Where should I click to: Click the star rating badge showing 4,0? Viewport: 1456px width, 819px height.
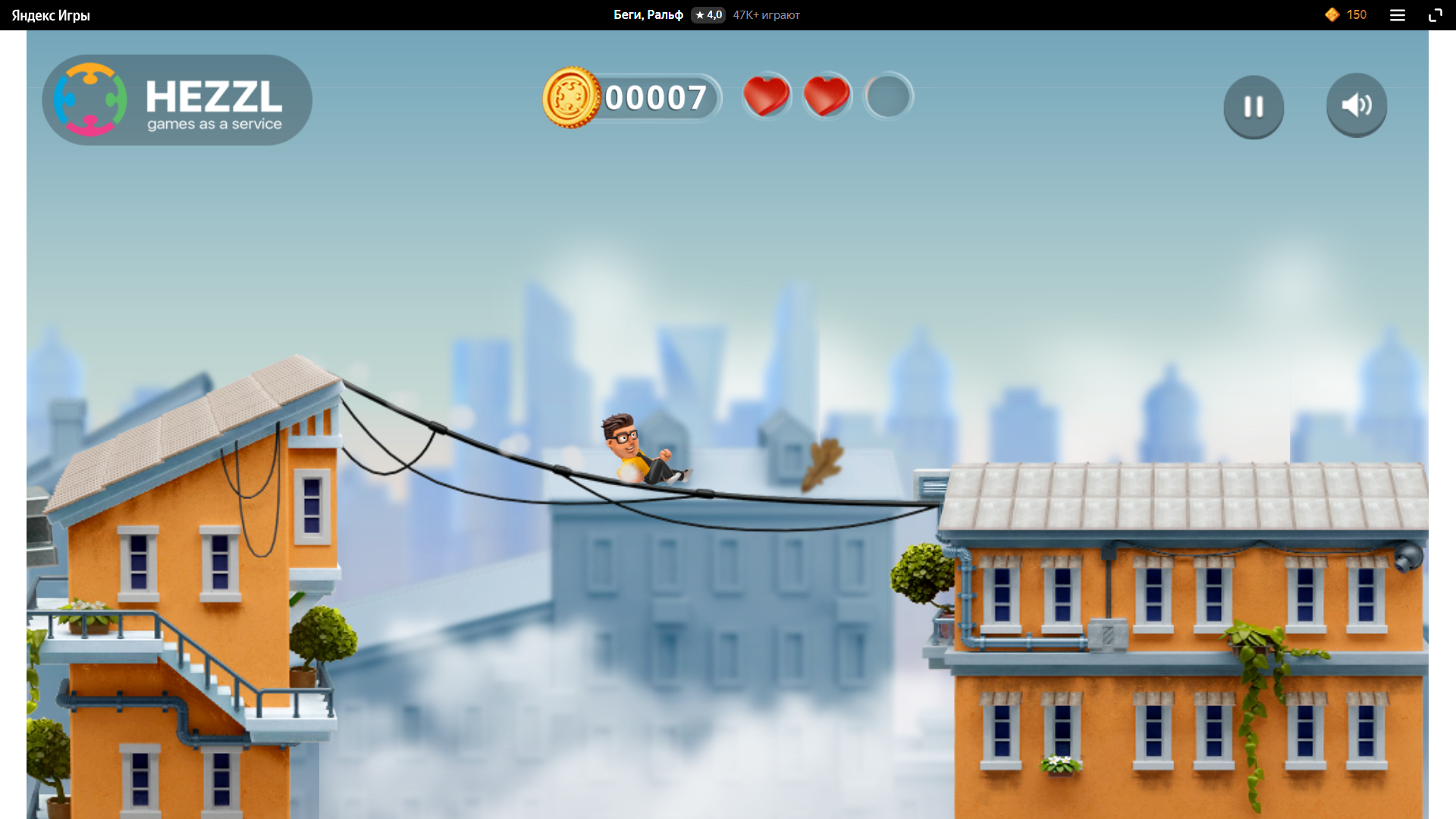coord(708,14)
